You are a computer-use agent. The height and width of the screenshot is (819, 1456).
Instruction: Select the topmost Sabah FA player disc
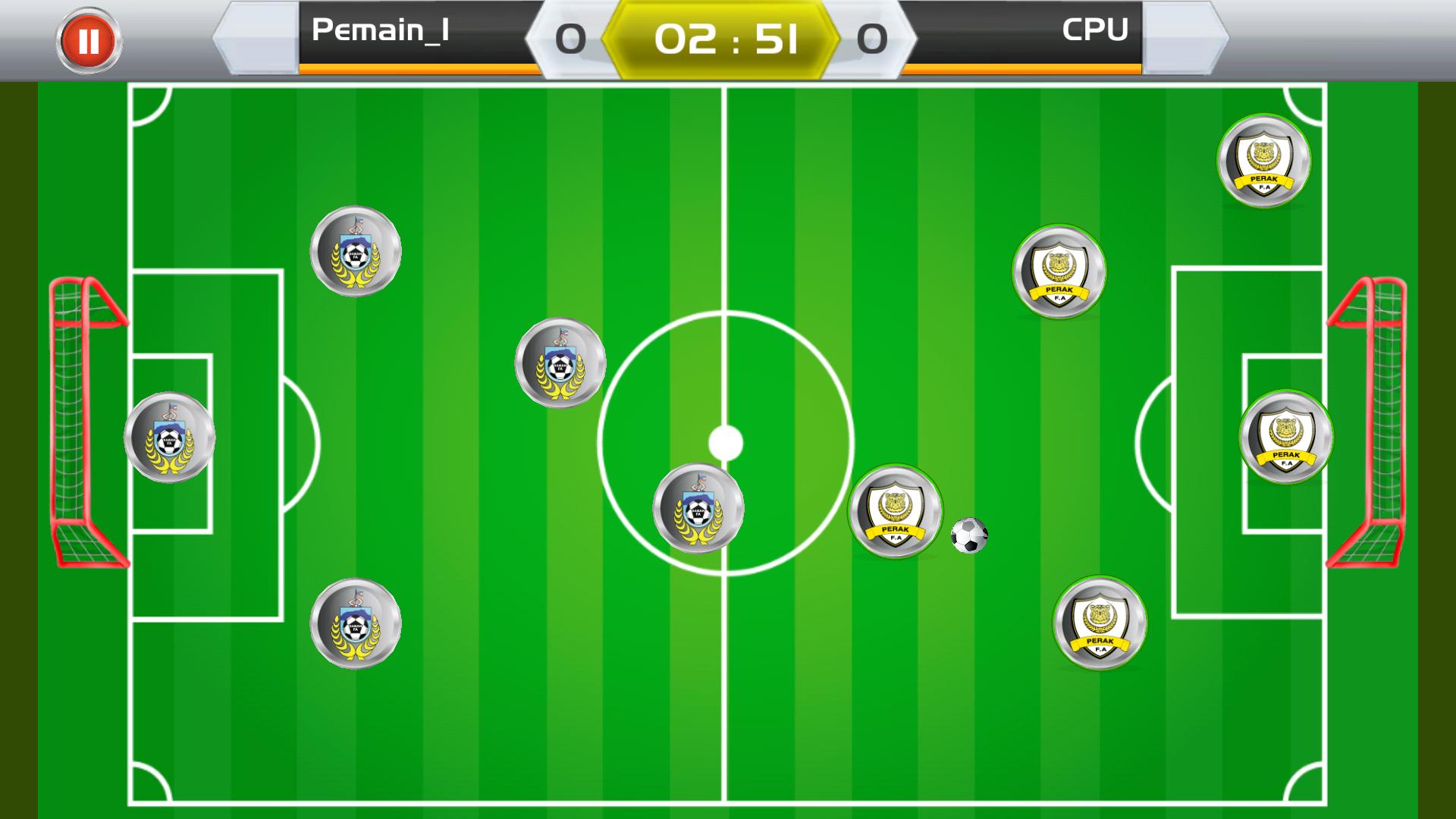pos(356,251)
